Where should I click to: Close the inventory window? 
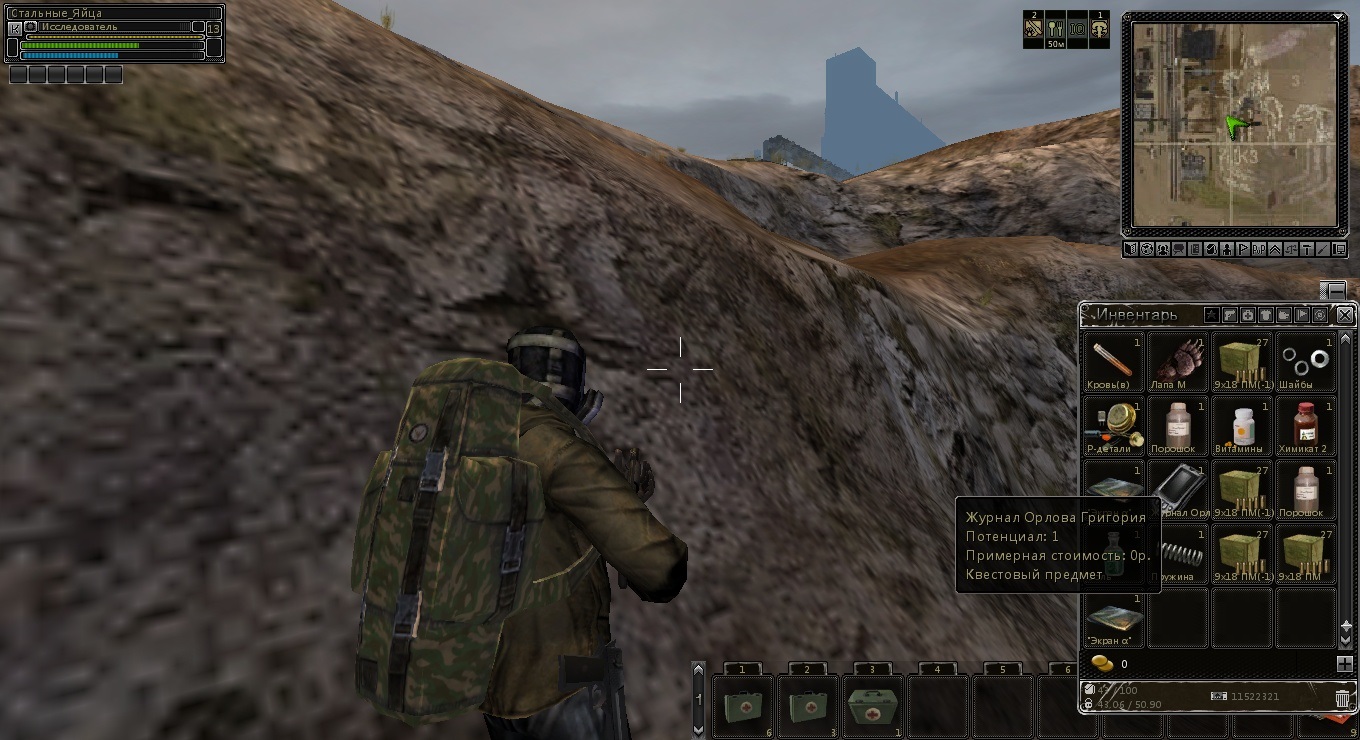(1345, 315)
